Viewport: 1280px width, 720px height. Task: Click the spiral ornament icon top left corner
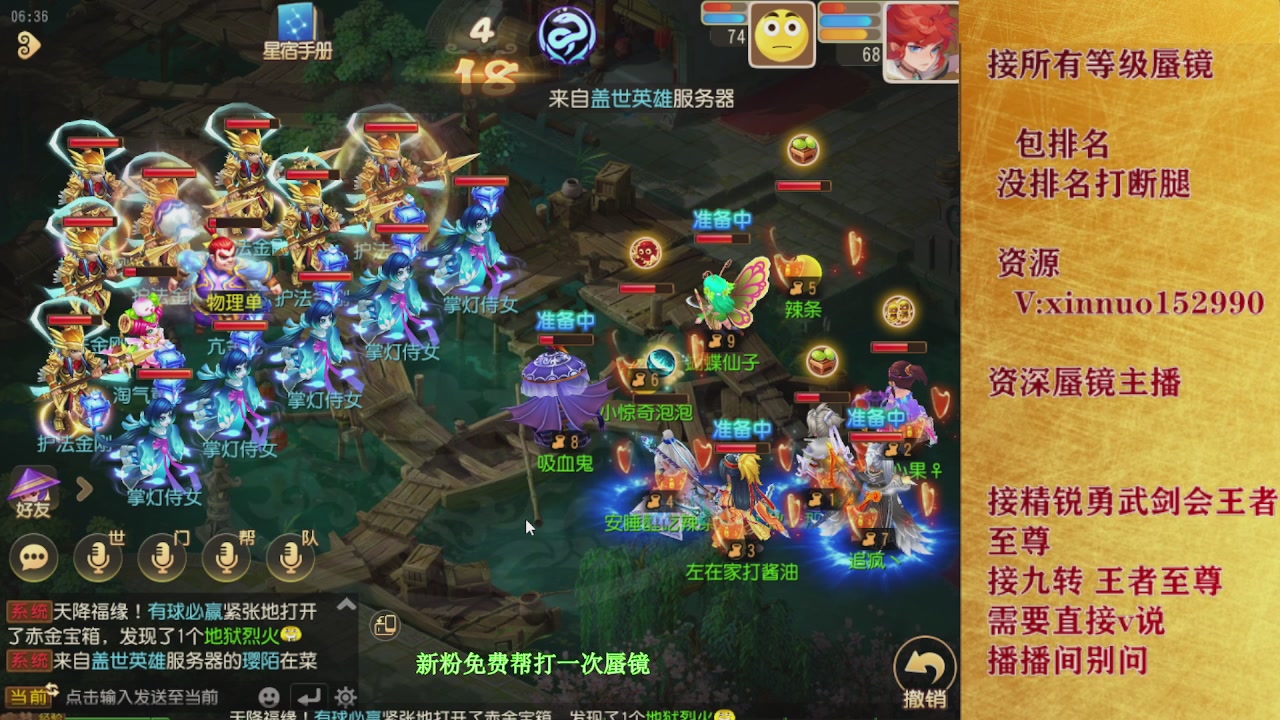30,45
